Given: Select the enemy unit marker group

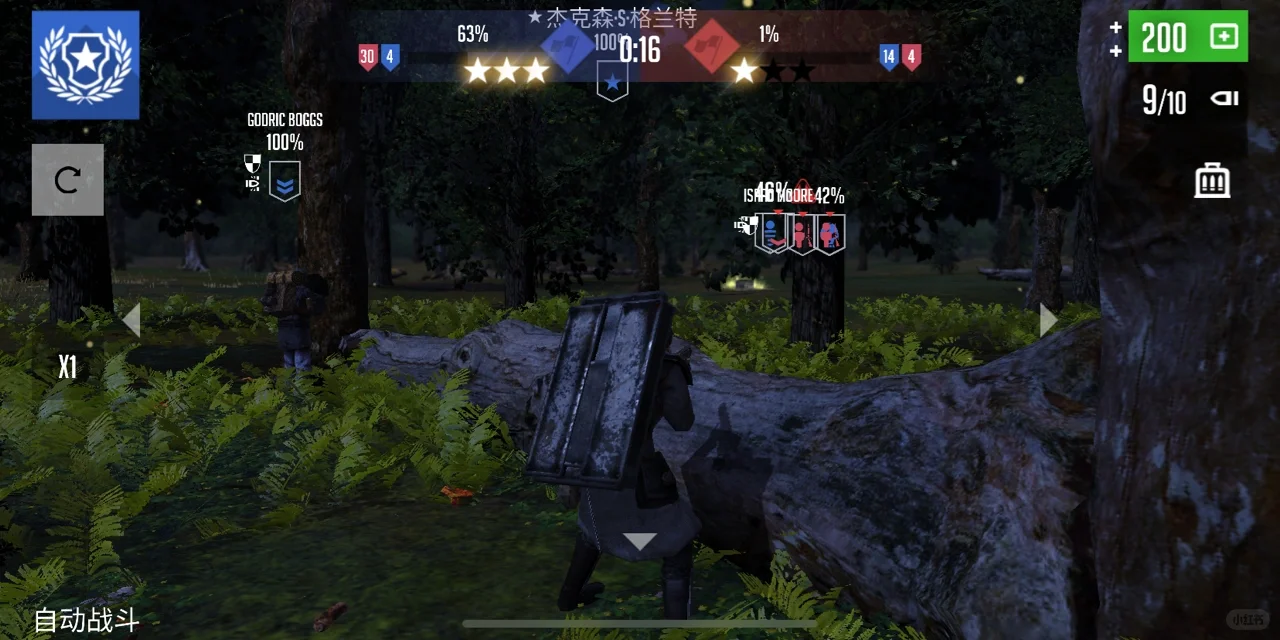Looking at the screenshot, I should [x=800, y=233].
